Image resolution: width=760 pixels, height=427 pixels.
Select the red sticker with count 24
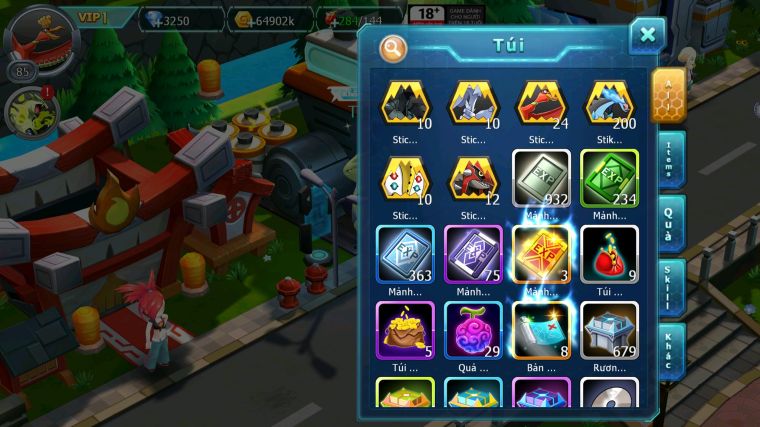(541, 103)
